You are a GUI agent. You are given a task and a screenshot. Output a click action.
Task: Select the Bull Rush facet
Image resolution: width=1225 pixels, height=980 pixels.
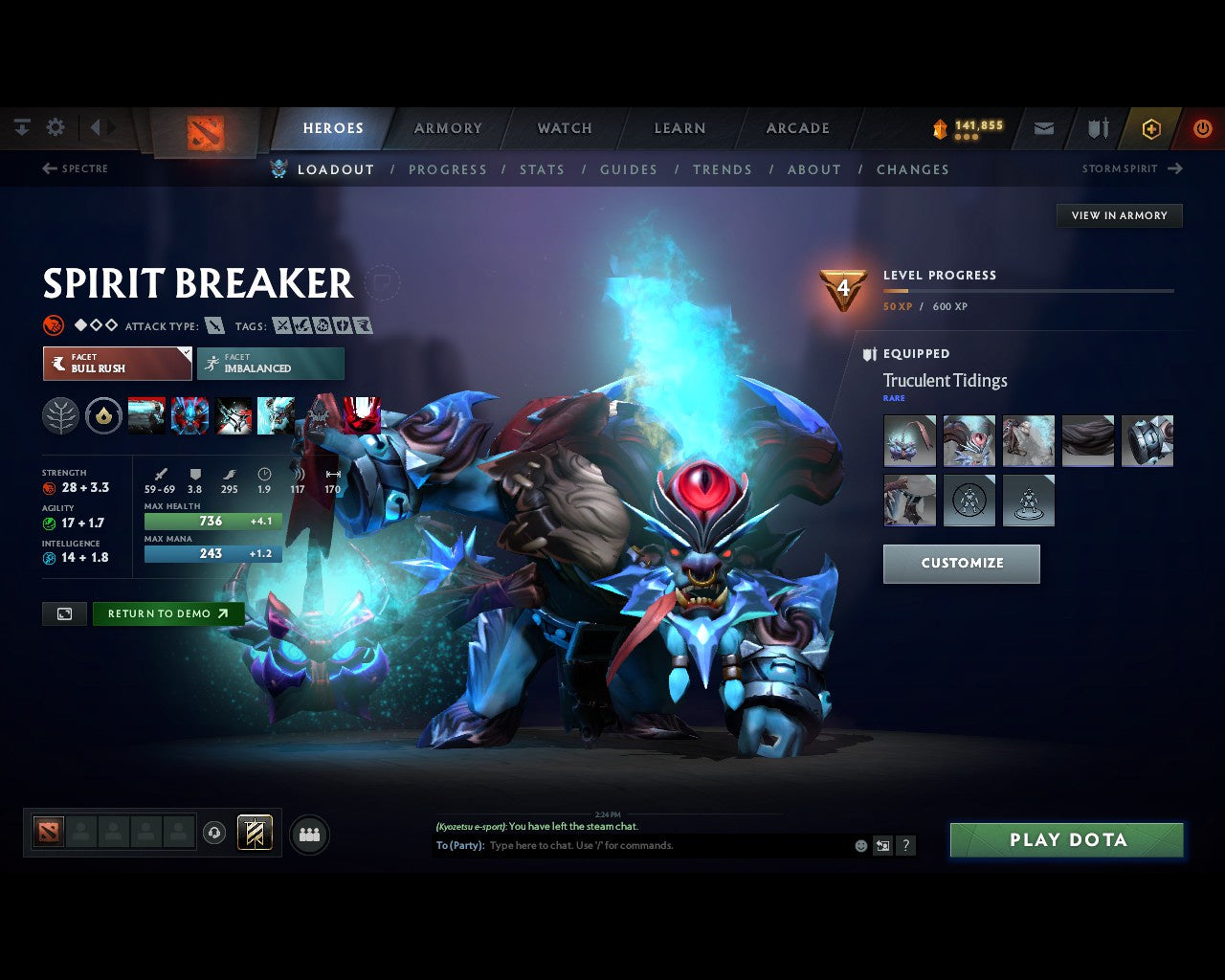pos(117,364)
